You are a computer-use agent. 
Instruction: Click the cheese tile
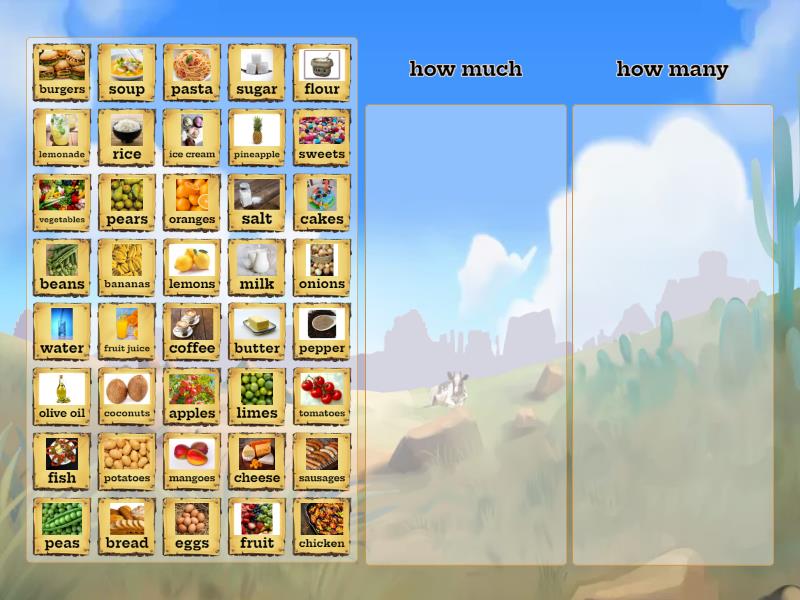[257, 461]
